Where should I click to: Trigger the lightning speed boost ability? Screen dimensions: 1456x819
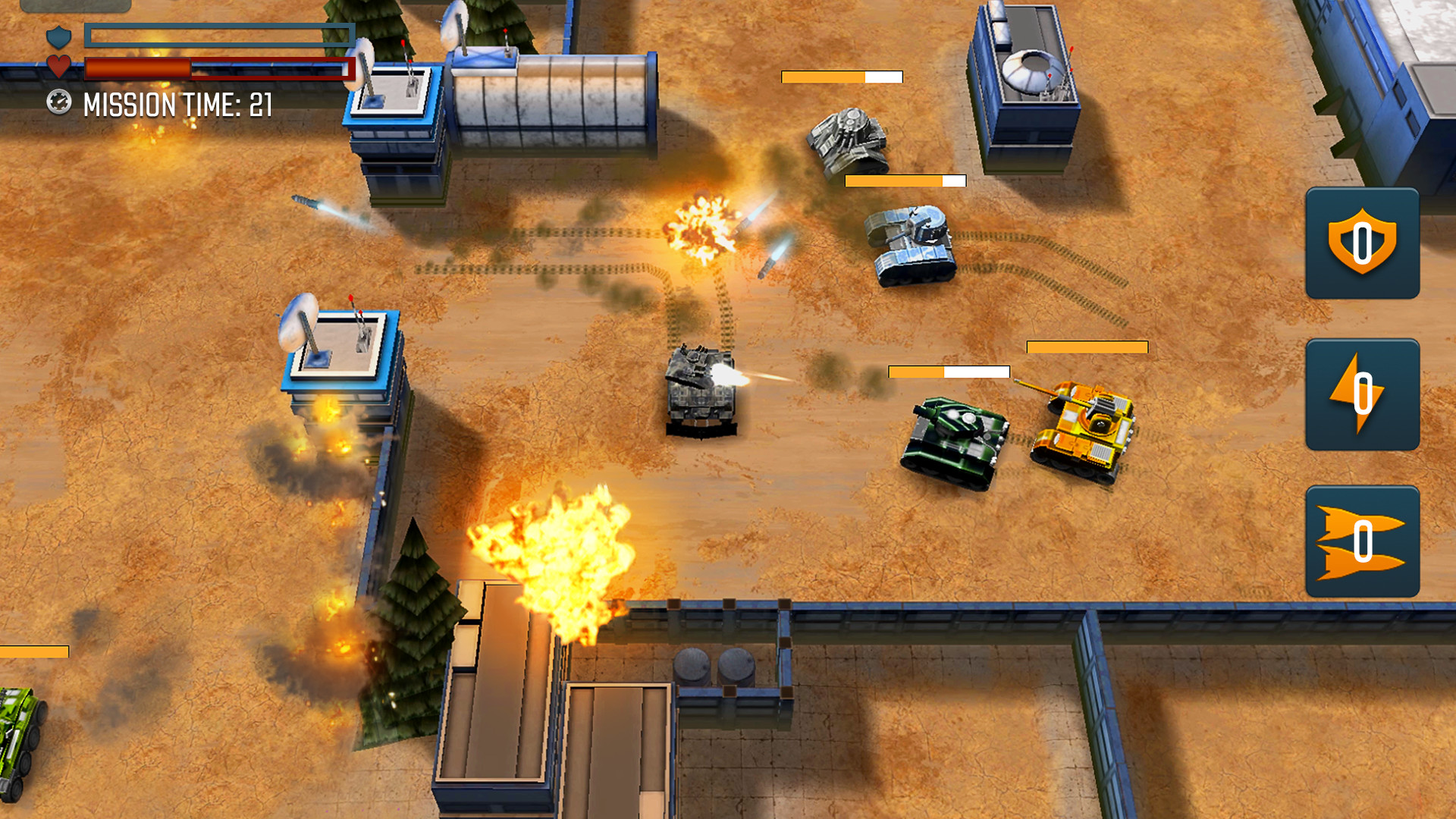tap(1361, 394)
